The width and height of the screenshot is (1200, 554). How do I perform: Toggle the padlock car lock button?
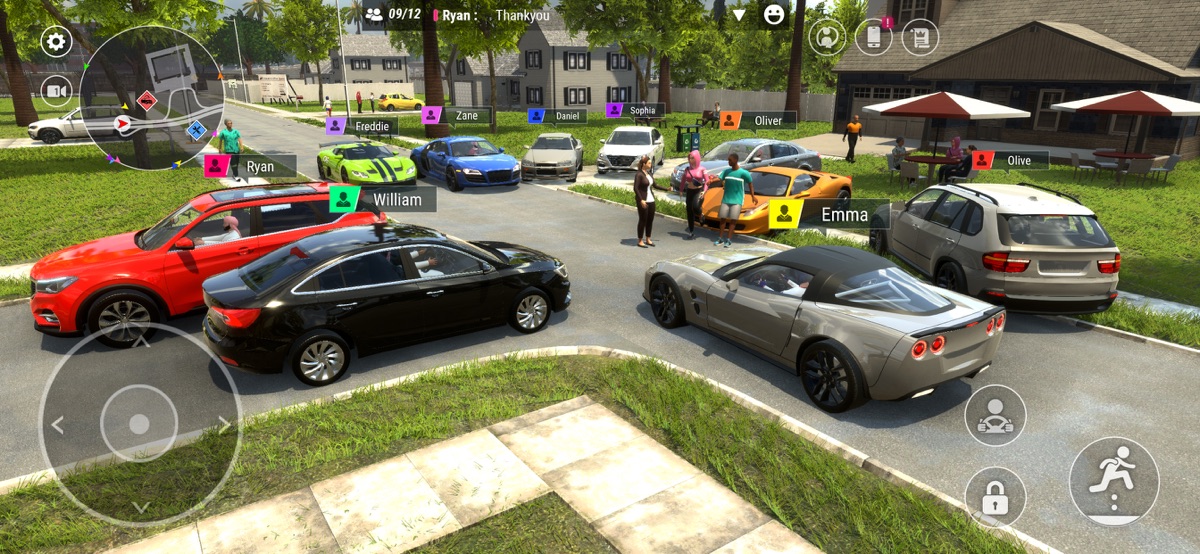tap(995, 497)
